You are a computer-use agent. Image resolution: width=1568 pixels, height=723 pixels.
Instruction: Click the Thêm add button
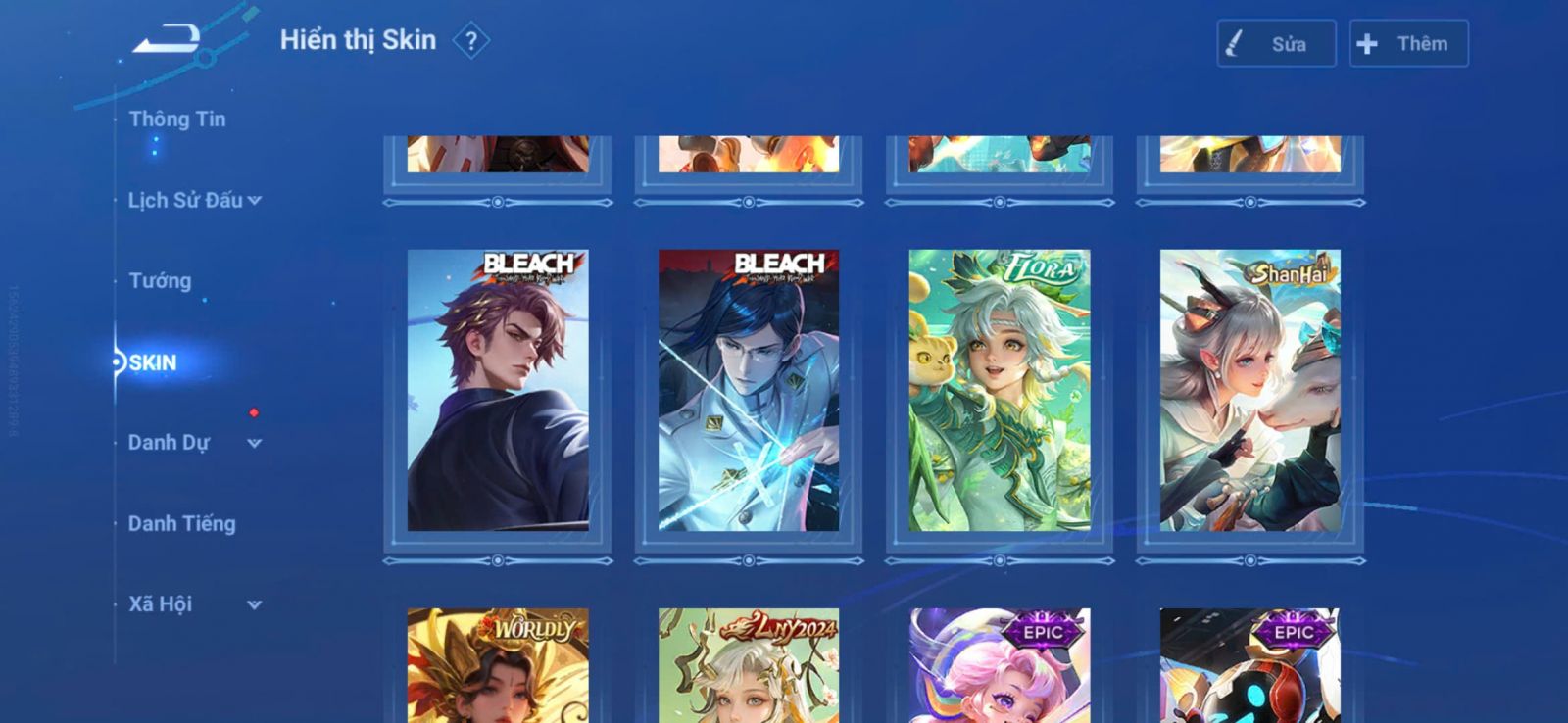(1408, 44)
